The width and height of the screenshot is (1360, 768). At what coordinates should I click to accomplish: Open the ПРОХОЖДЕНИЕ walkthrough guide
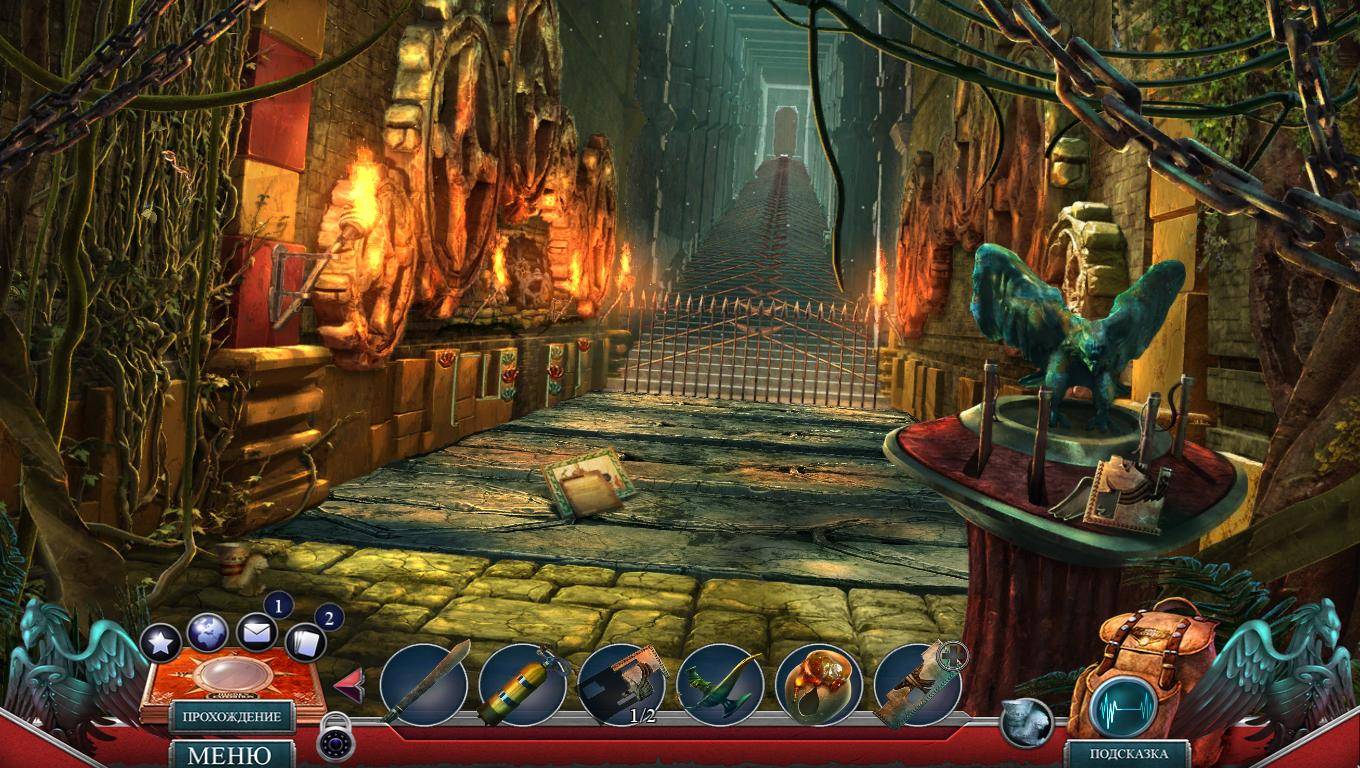231,717
